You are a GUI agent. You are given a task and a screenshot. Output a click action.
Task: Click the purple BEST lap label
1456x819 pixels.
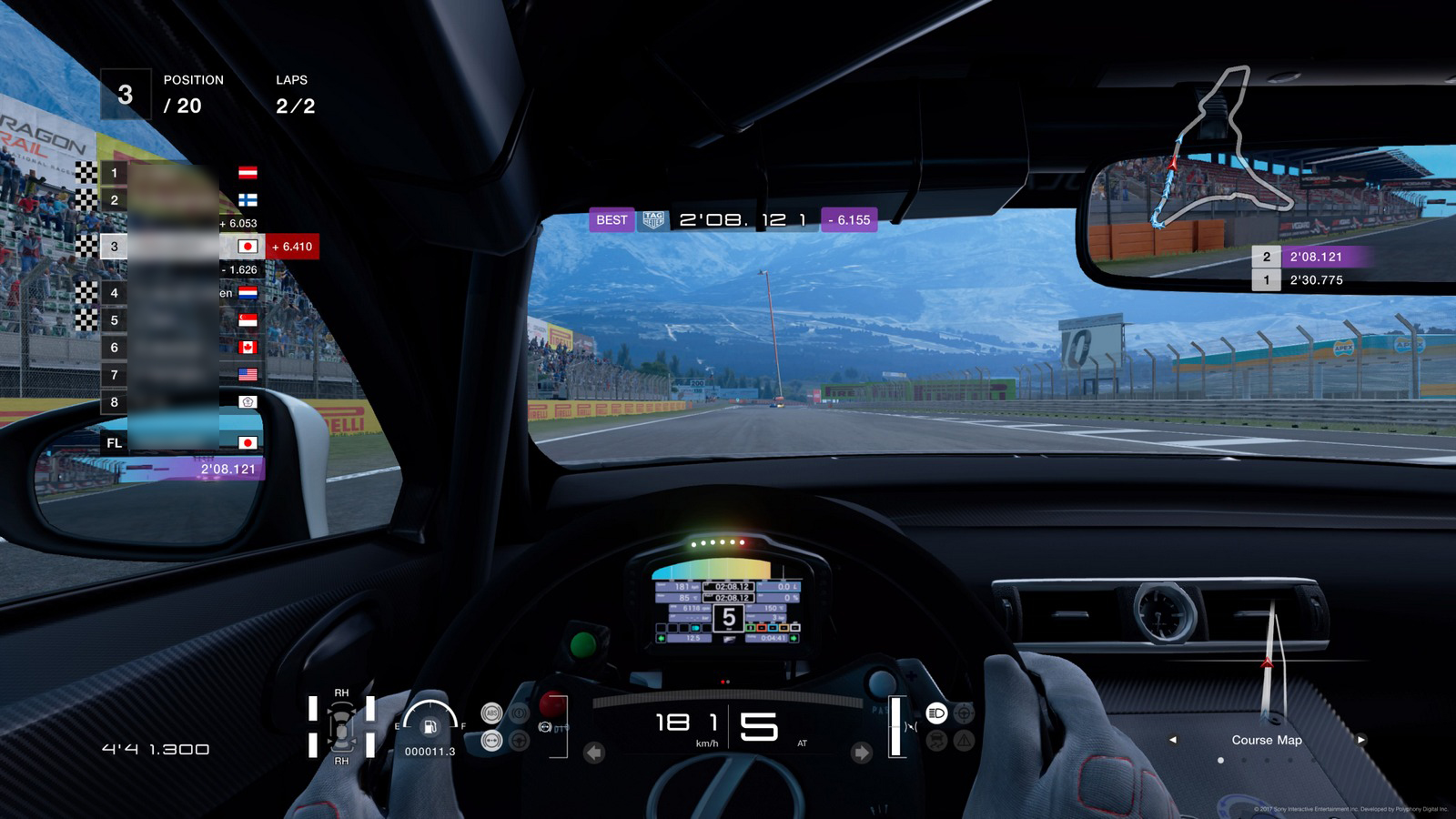click(x=612, y=220)
